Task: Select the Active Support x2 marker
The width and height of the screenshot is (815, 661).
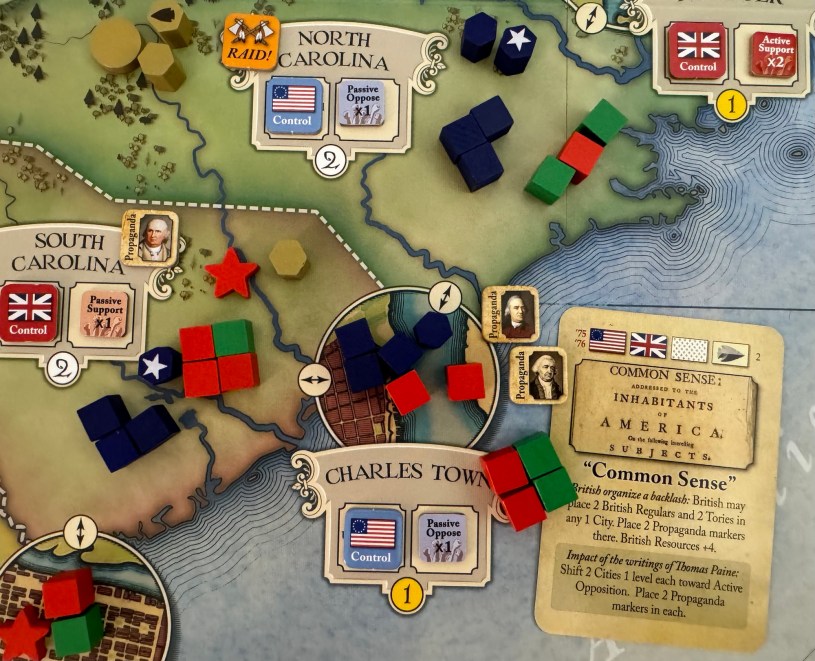Action: click(763, 52)
